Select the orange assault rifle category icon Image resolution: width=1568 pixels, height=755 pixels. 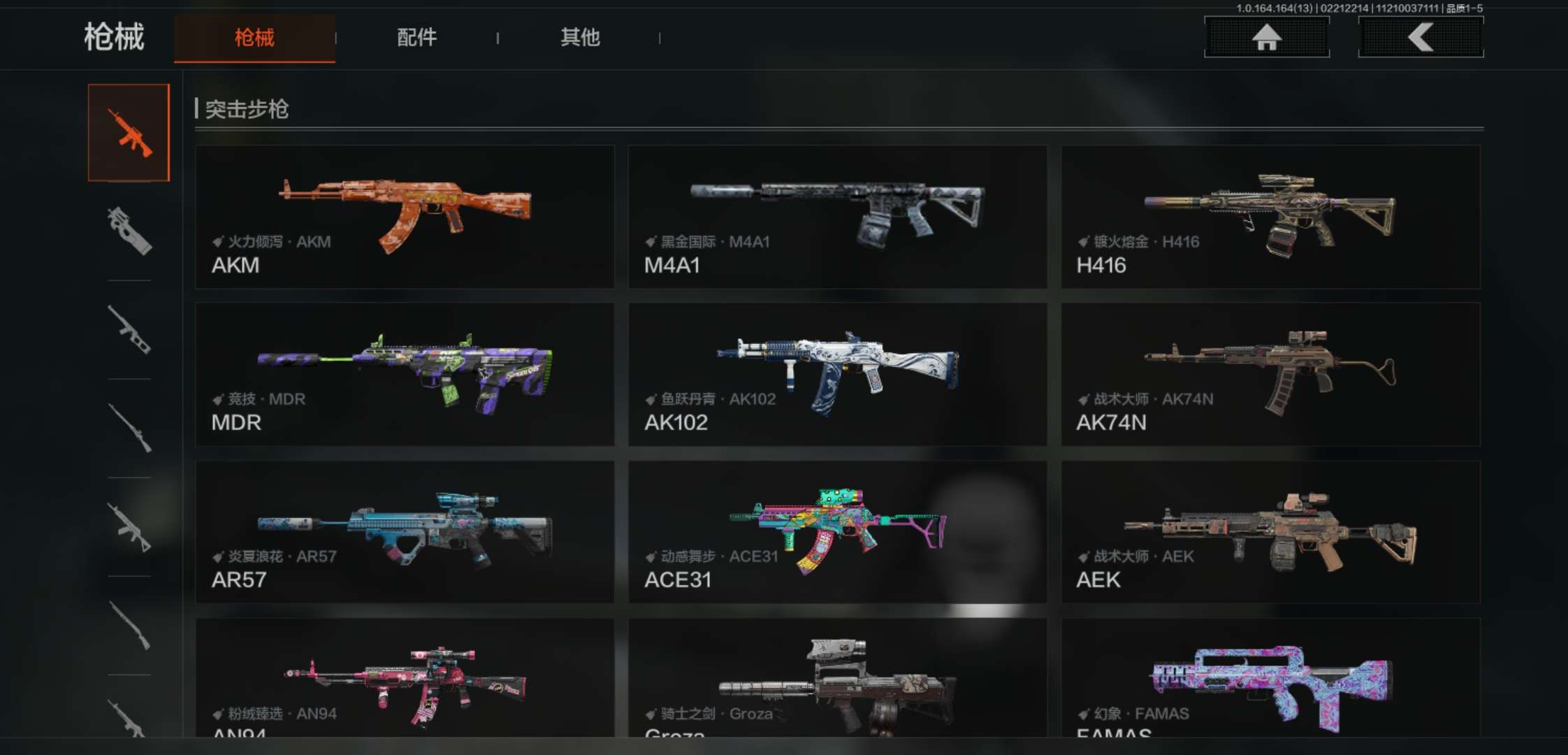[x=129, y=133]
